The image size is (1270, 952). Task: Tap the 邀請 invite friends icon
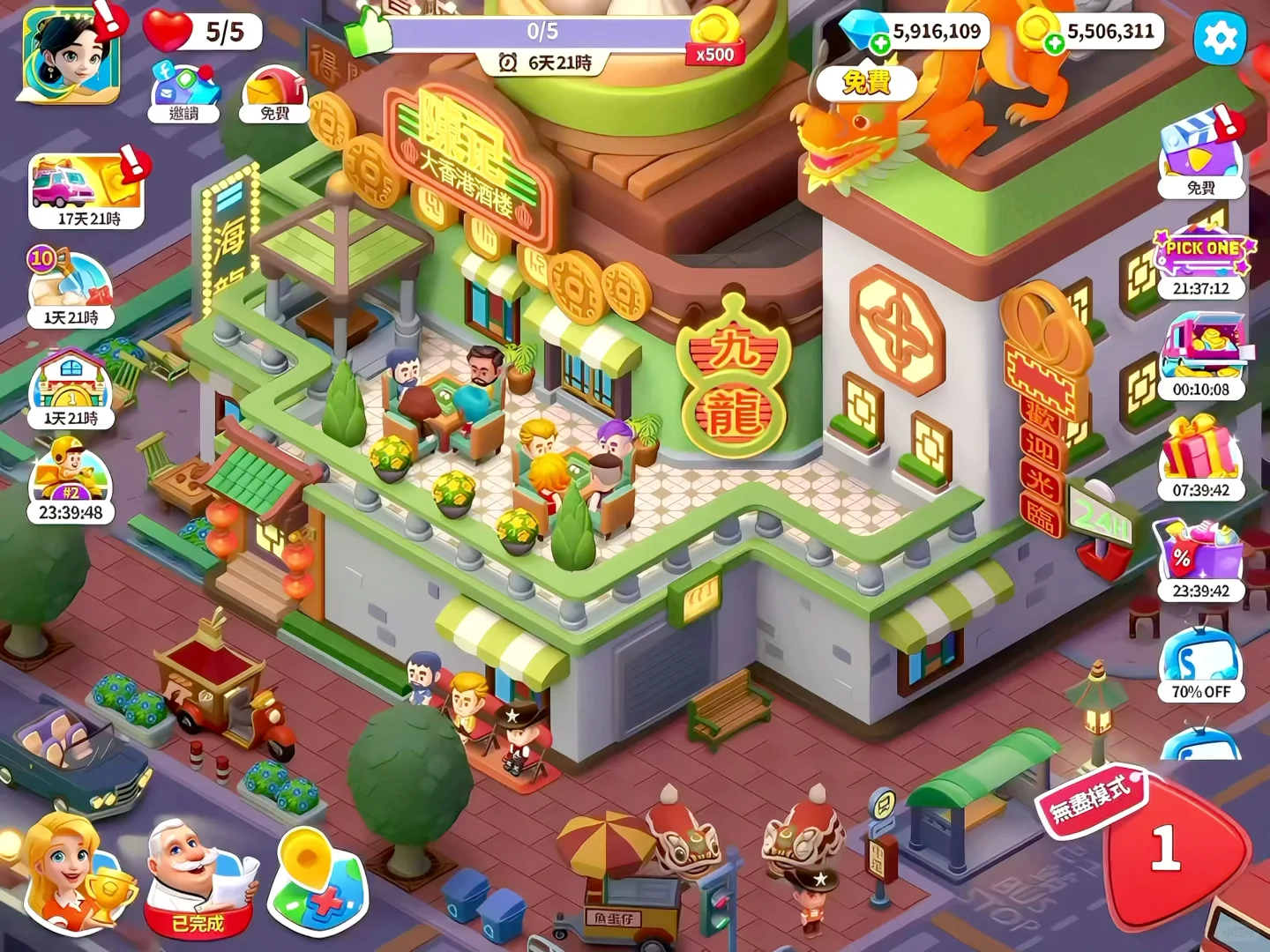click(x=183, y=91)
